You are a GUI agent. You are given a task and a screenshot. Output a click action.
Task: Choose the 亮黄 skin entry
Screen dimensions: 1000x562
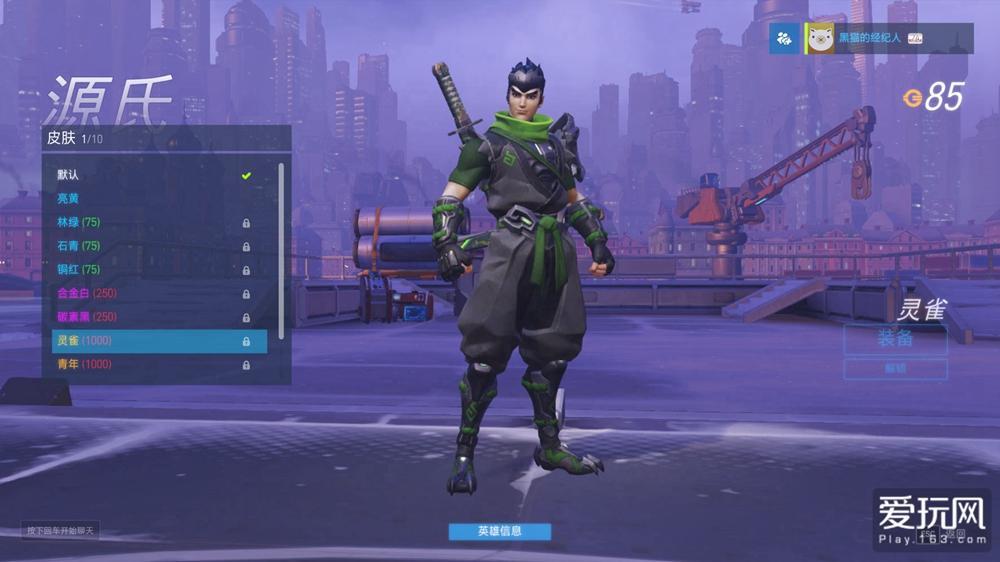click(150, 198)
